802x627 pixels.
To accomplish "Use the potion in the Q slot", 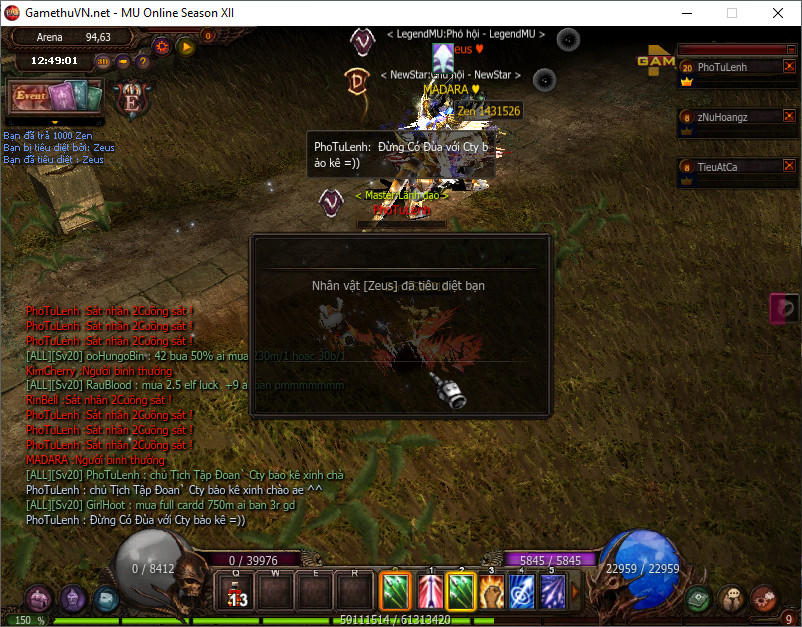I will [x=237, y=590].
